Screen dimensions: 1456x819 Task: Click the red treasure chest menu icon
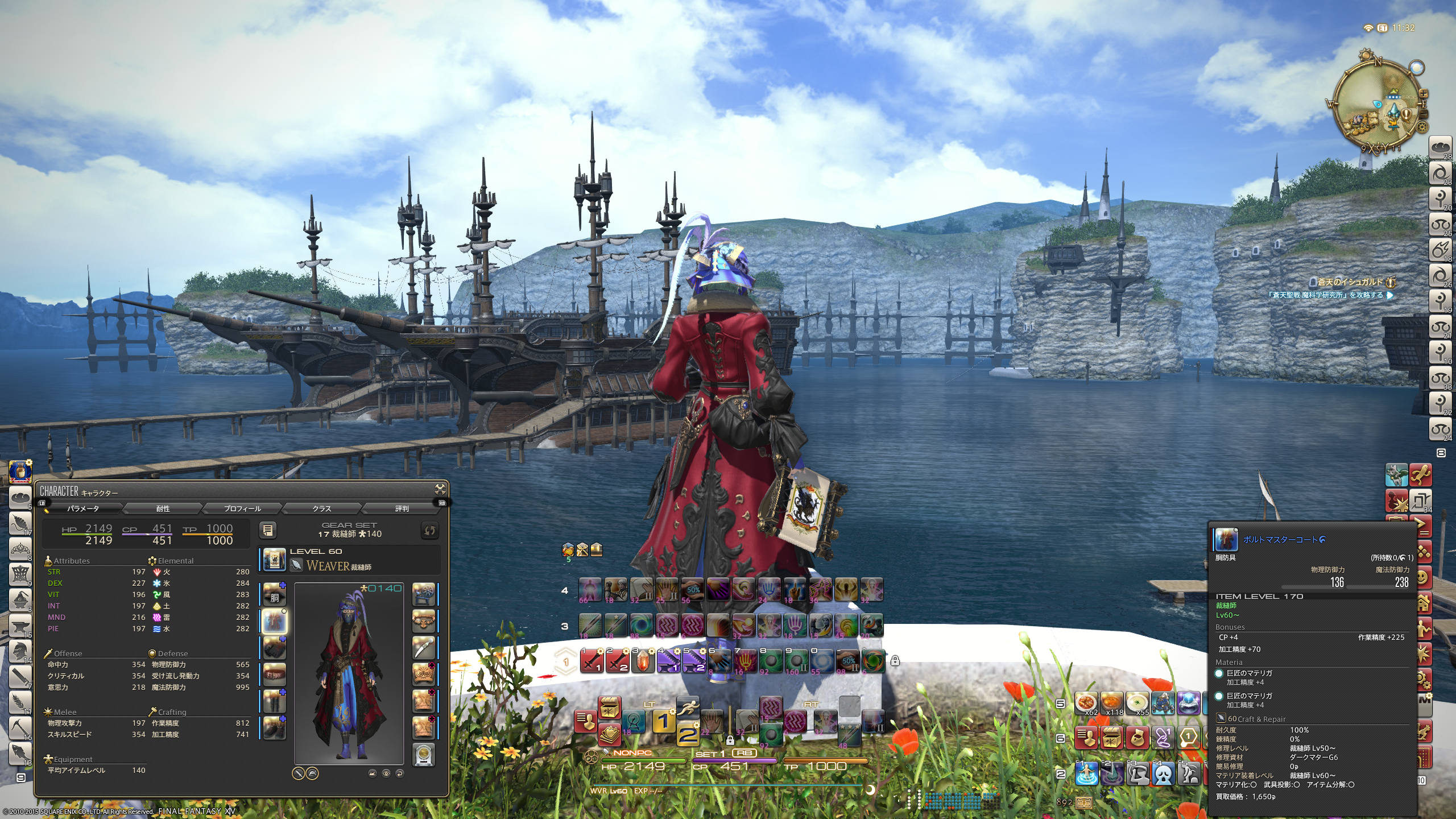pyautogui.click(x=1111, y=738)
